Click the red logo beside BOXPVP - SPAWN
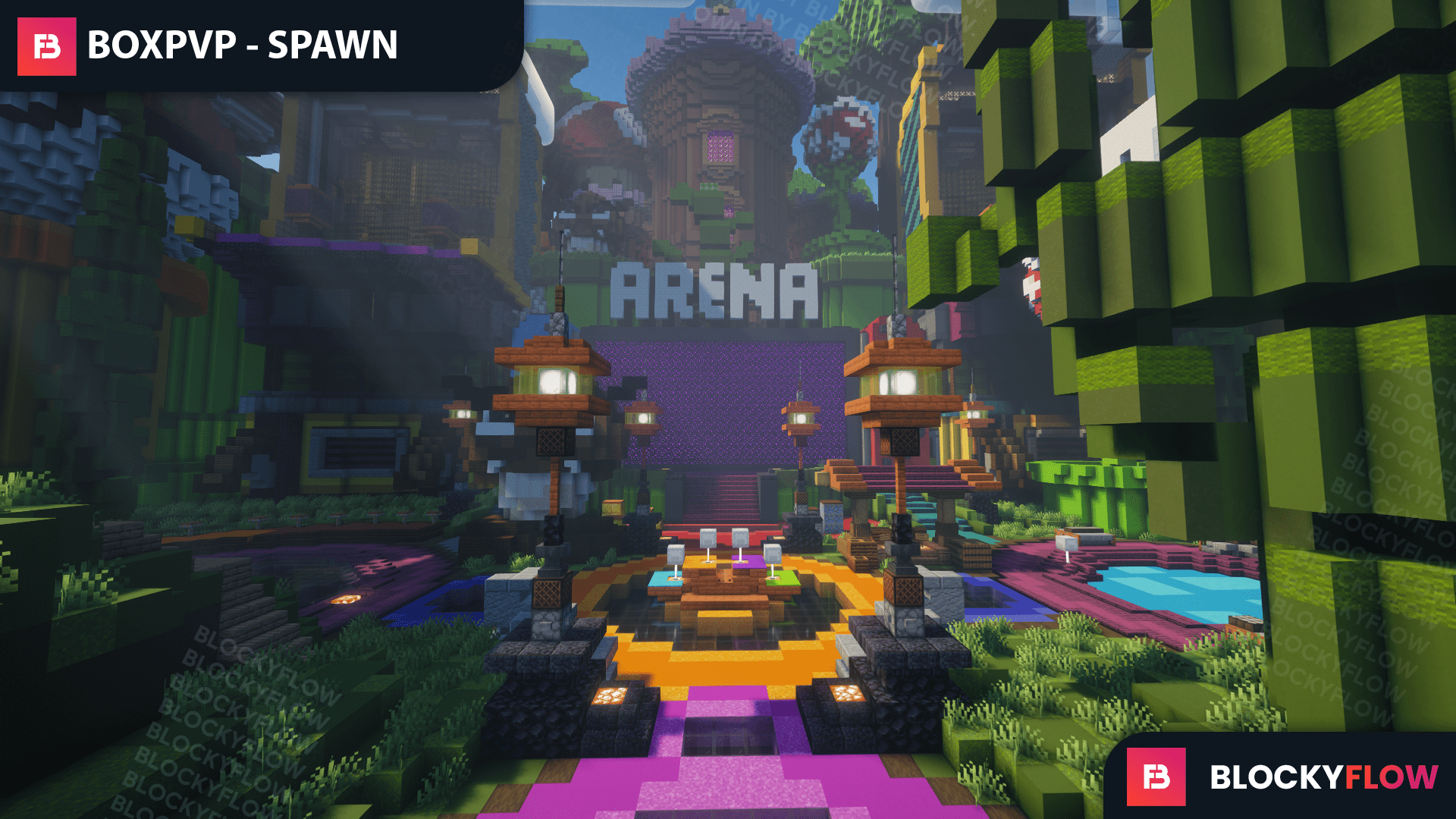Image resolution: width=1456 pixels, height=819 pixels. point(47,47)
